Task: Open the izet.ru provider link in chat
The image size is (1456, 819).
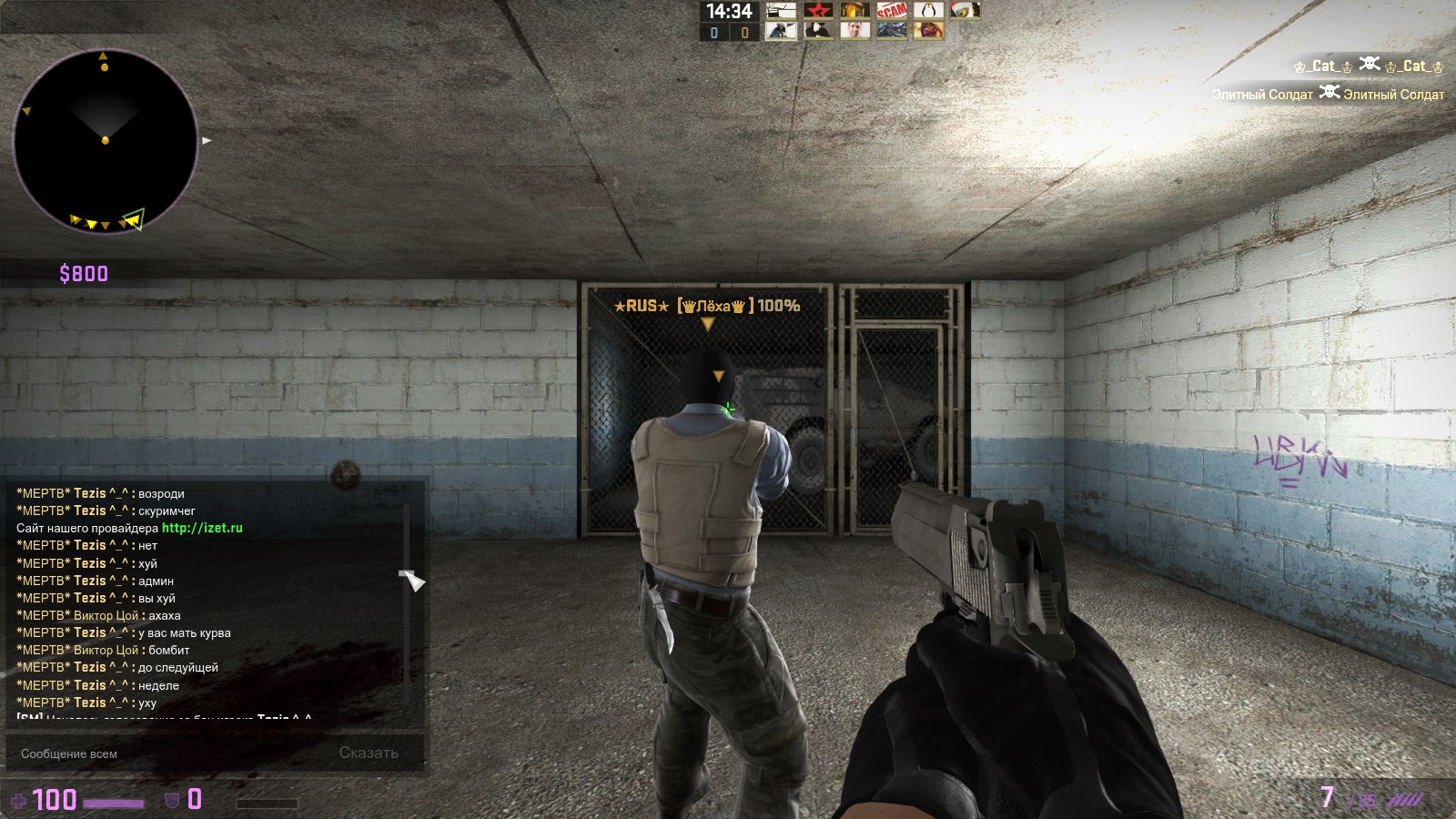Action: tap(202, 528)
